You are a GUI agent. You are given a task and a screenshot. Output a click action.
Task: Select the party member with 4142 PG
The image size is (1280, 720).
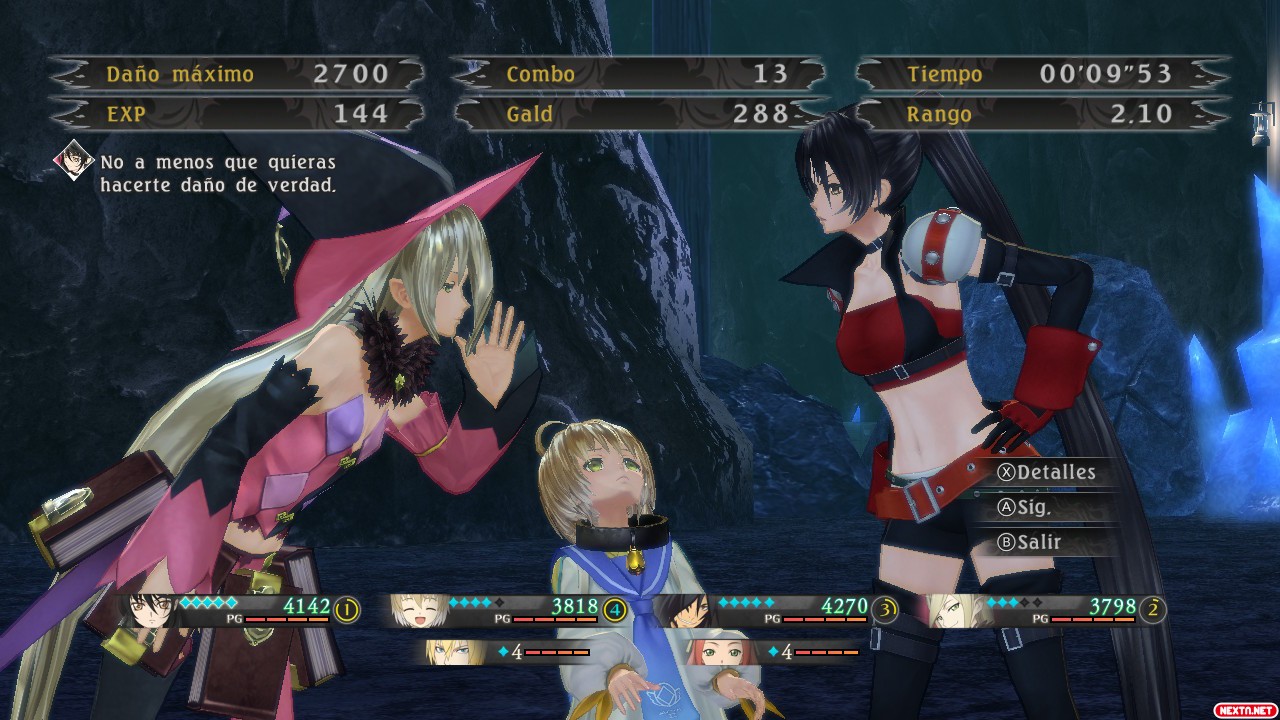[148, 611]
